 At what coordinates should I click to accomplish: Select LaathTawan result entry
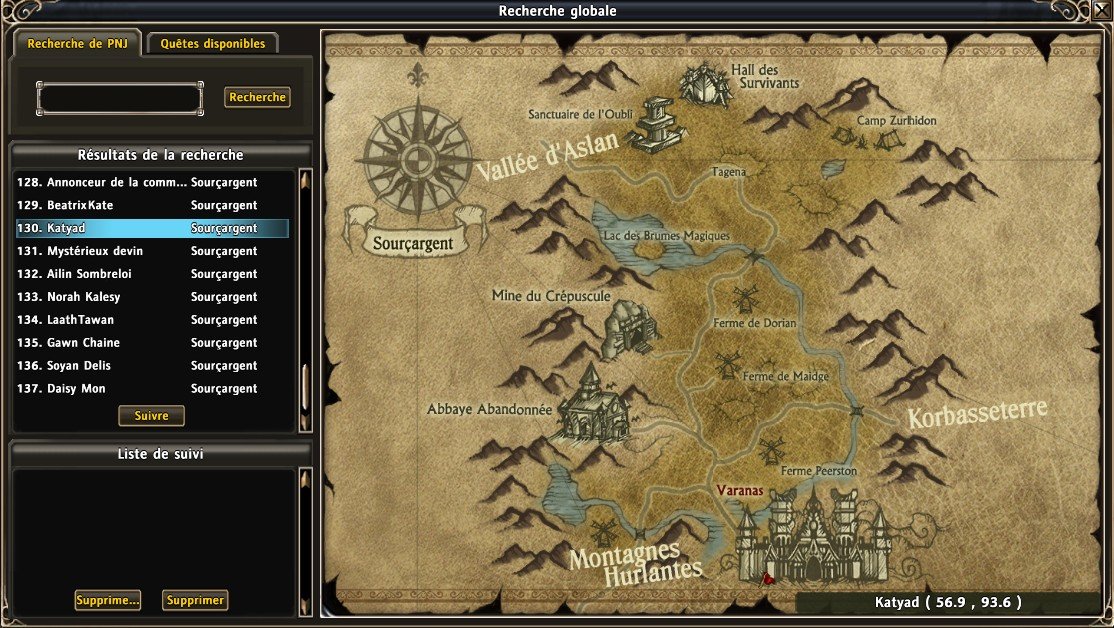pos(152,321)
